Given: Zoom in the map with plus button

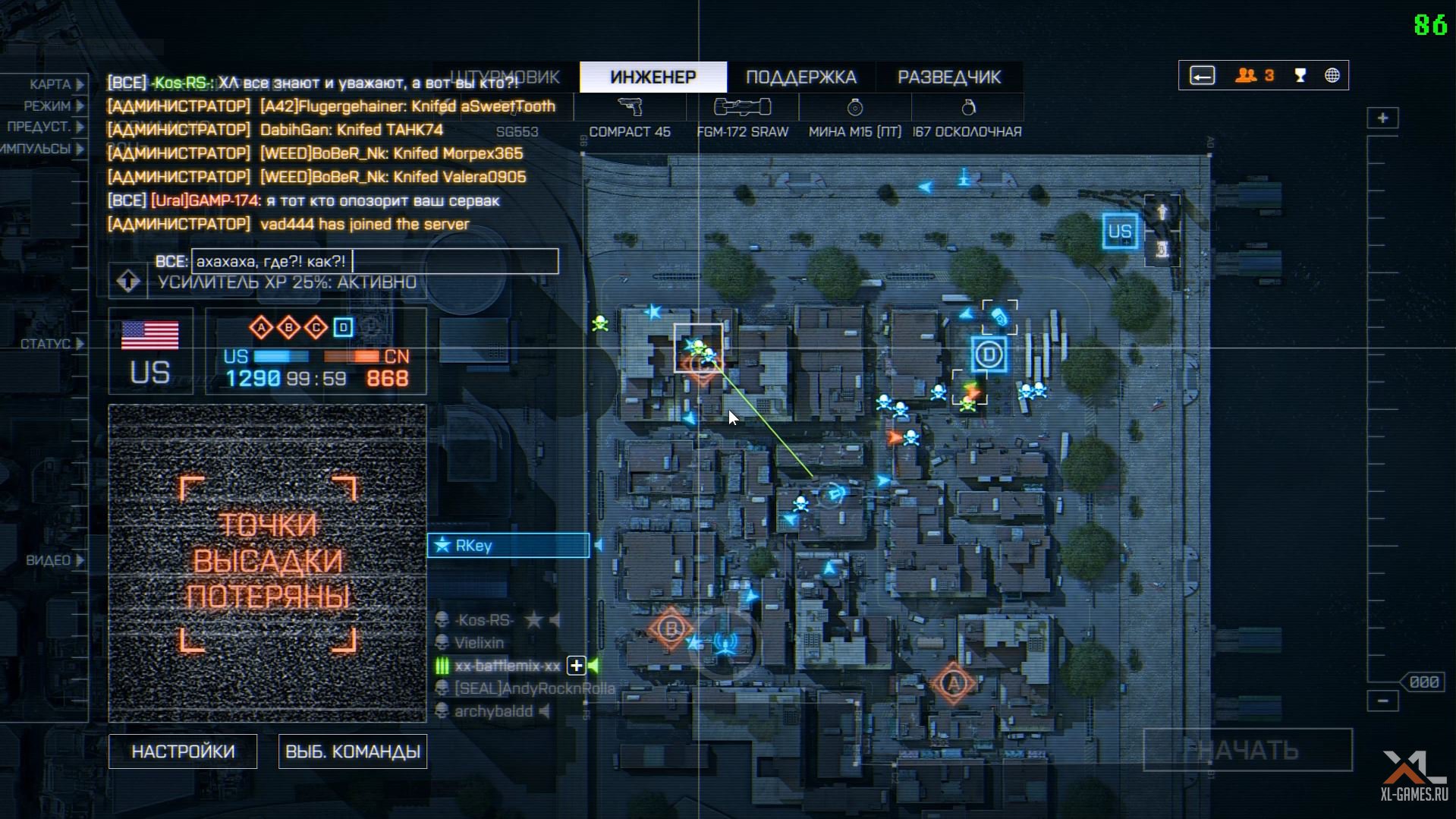Looking at the screenshot, I should (1382, 118).
